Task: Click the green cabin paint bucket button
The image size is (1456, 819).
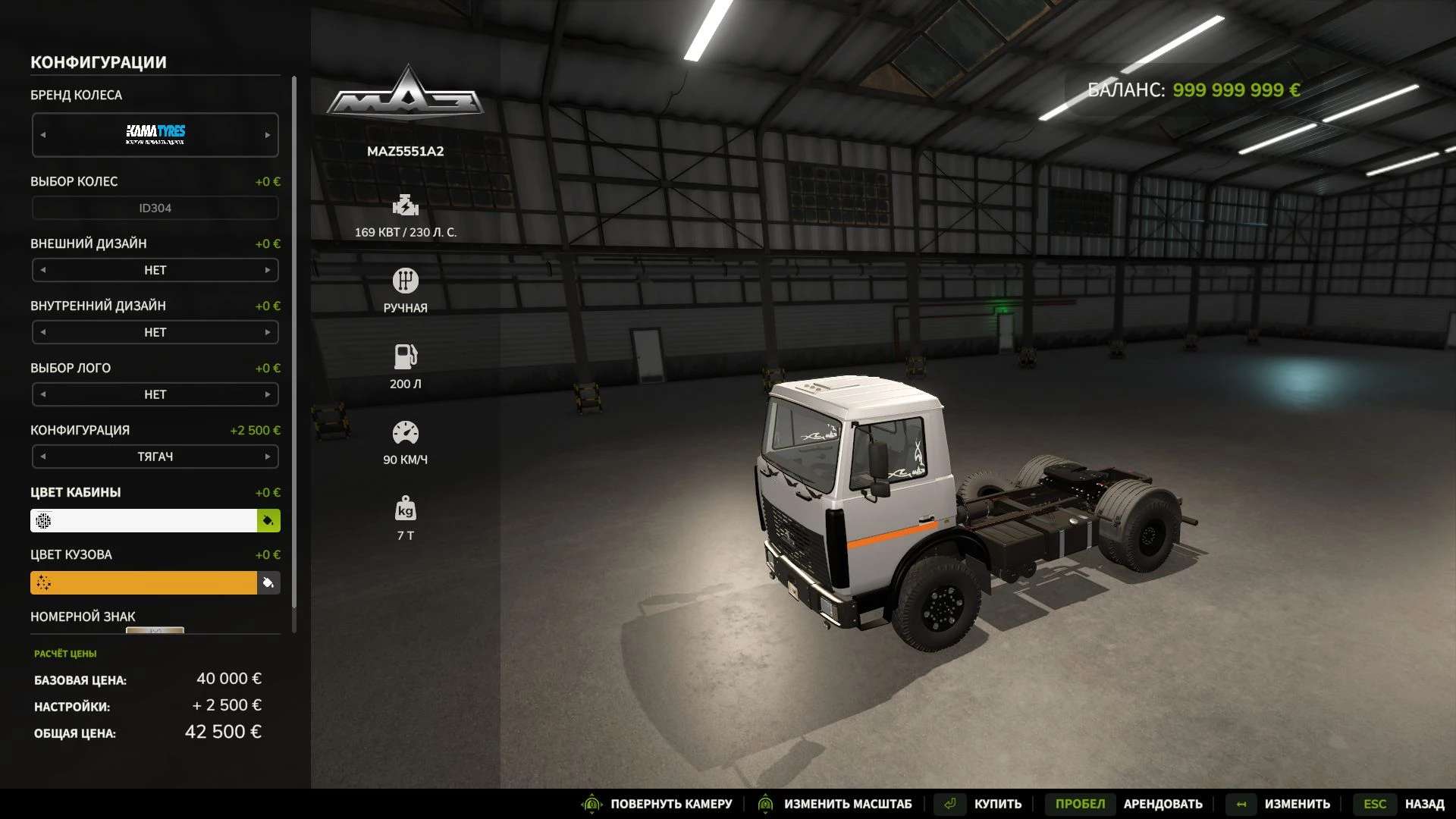Action: pos(268,520)
